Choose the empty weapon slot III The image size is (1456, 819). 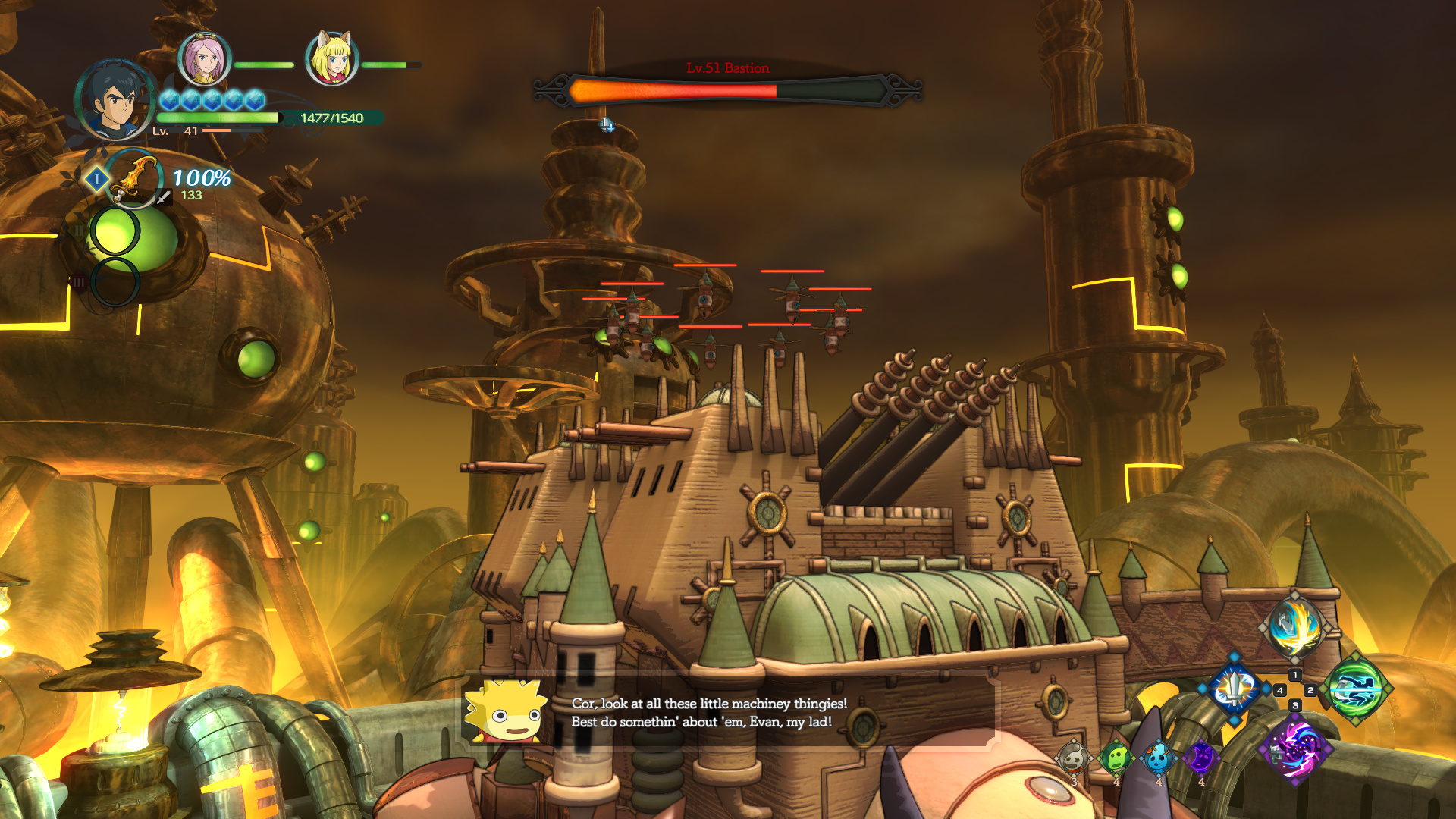click(115, 281)
